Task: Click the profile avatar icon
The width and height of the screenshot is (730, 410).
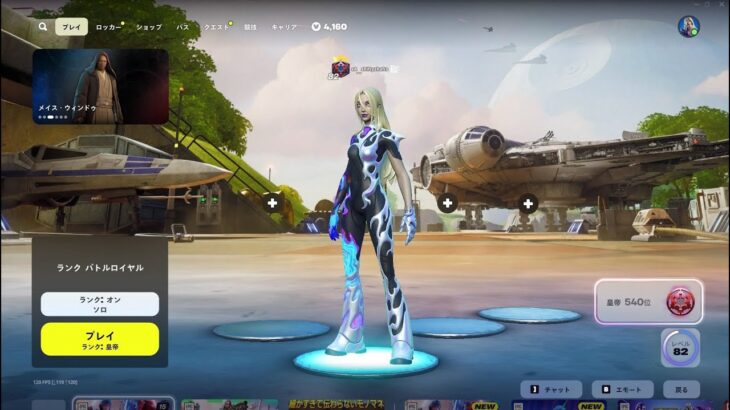Action: pyautogui.click(x=688, y=27)
